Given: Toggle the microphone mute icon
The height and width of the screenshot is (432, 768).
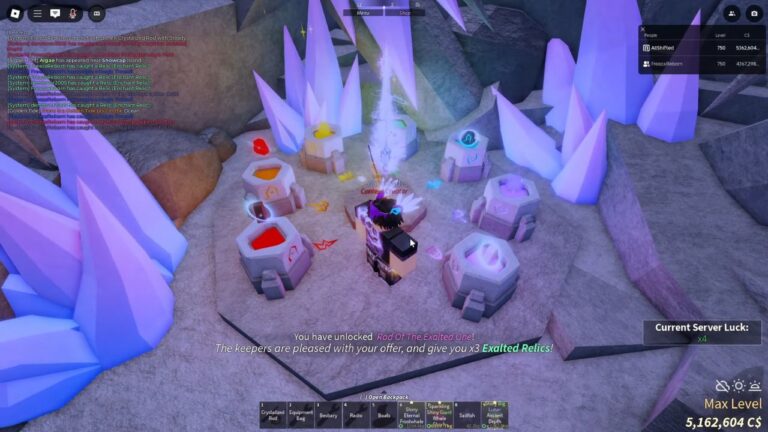Looking at the screenshot, I should (x=75, y=13).
